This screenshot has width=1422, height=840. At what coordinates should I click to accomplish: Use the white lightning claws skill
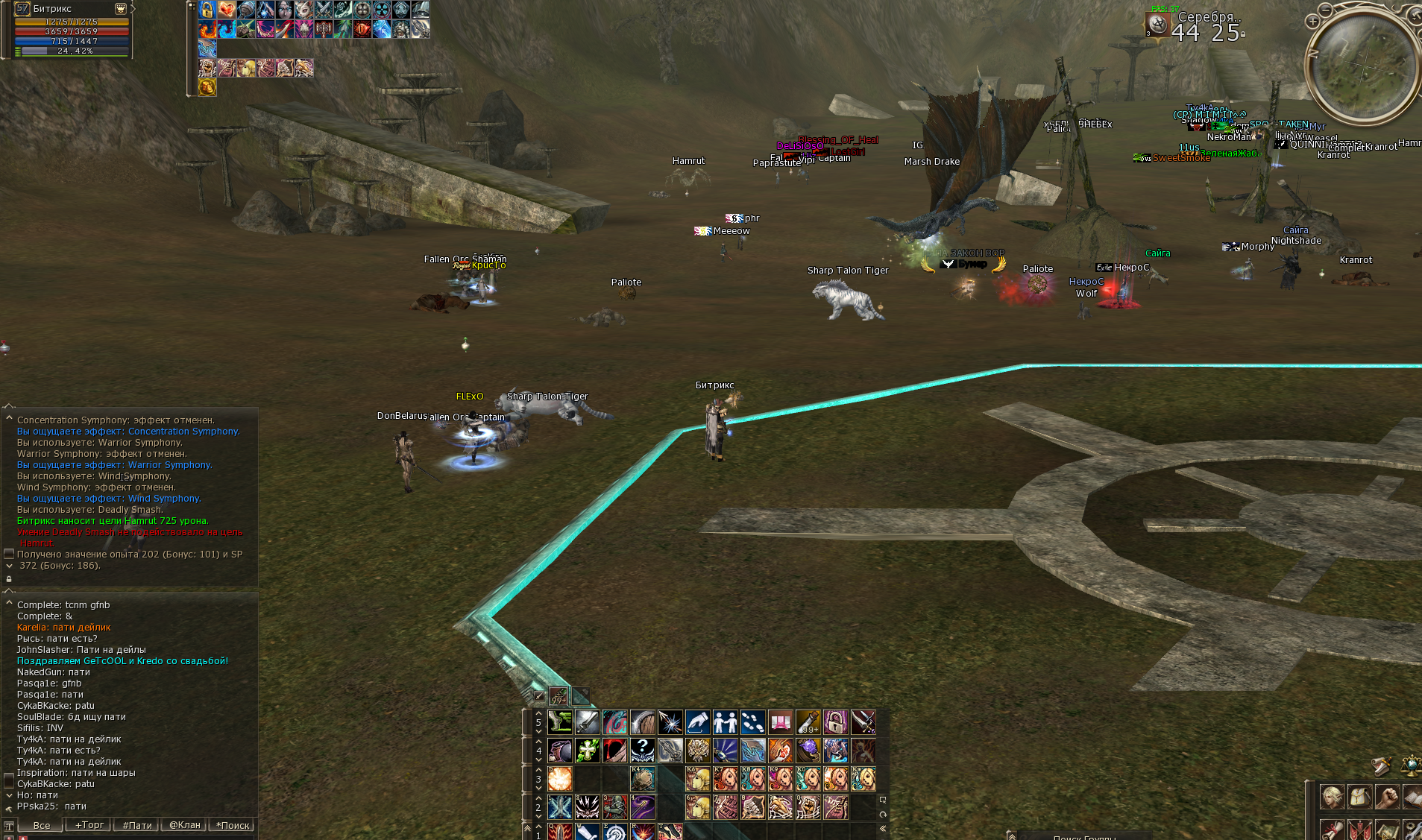click(x=587, y=806)
